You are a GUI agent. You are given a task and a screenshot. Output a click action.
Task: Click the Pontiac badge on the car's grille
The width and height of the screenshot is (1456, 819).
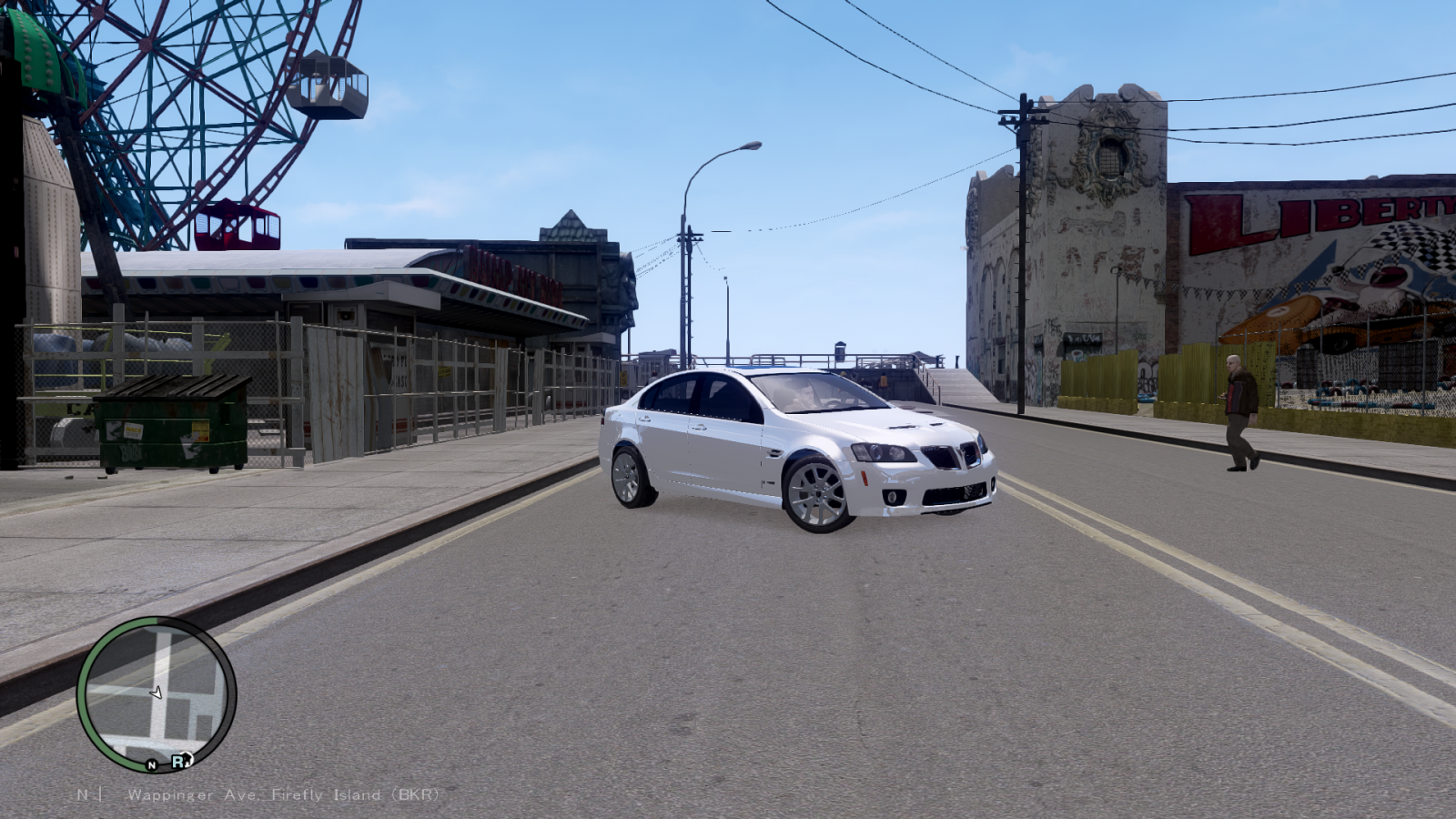(961, 456)
